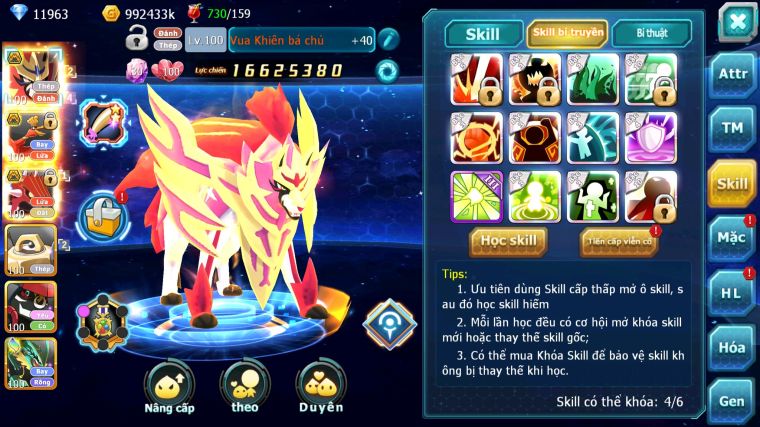The width and height of the screenshot is (760, 427).
Task: Select the tan Thép pet in the team list
Action: (29, 248)
